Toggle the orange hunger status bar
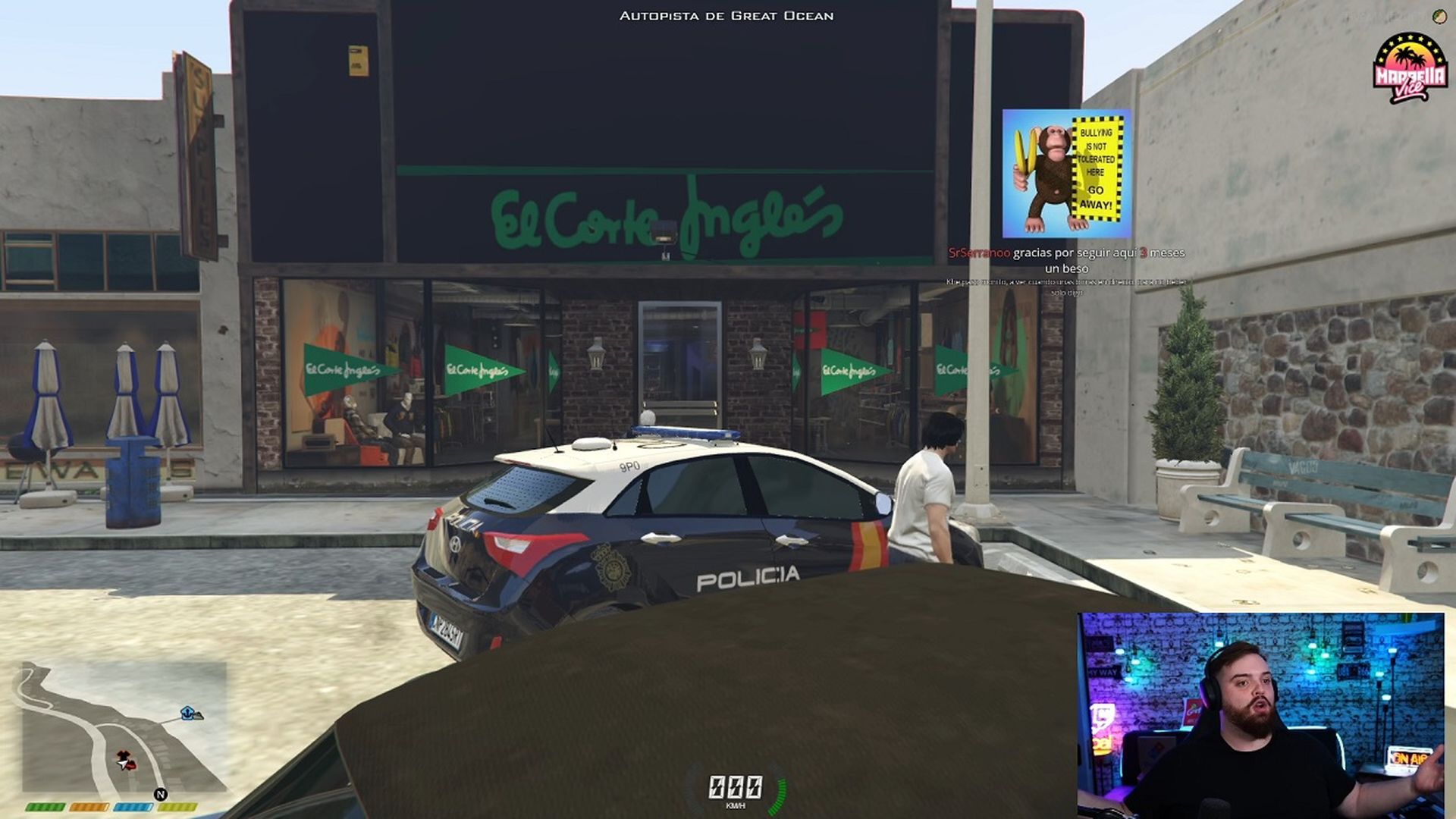 pyautogui.click(x=89, y=807)
